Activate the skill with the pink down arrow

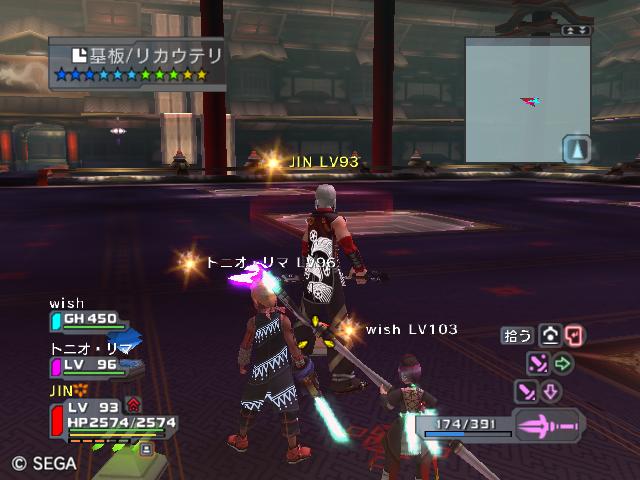(551, 391)
